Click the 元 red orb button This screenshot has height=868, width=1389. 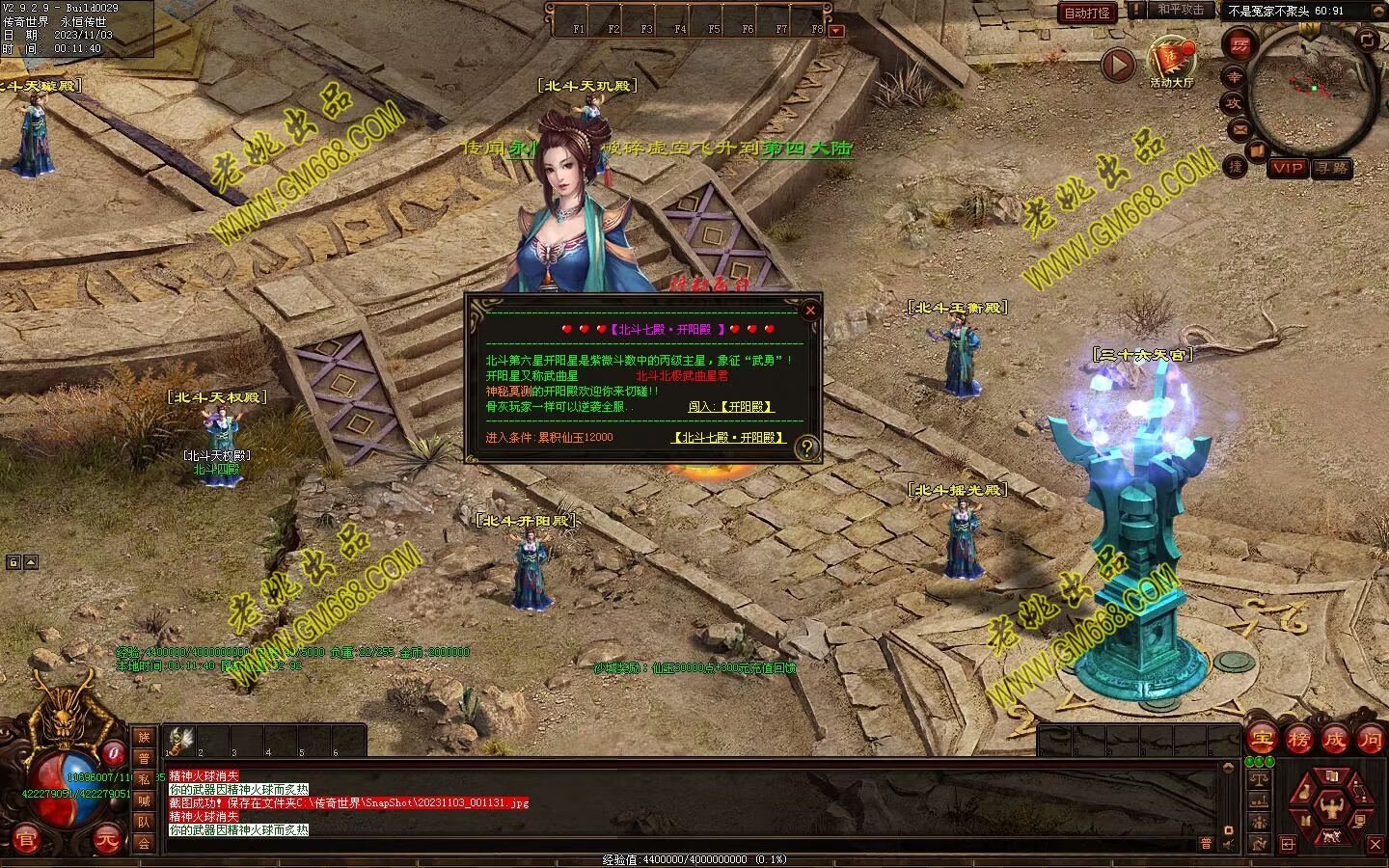tap(107, 841)
